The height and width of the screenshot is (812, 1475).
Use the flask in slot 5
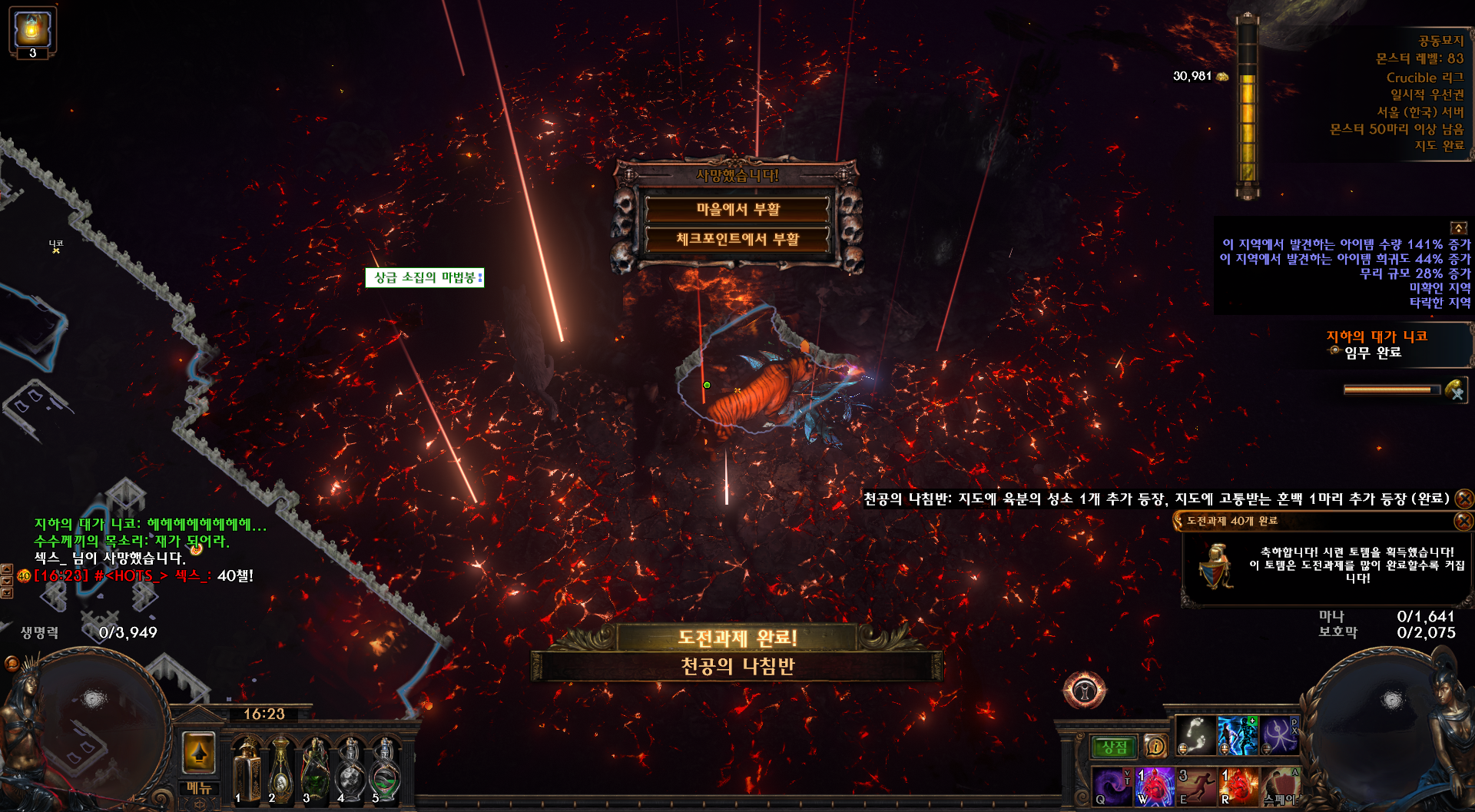click(384, 770)
